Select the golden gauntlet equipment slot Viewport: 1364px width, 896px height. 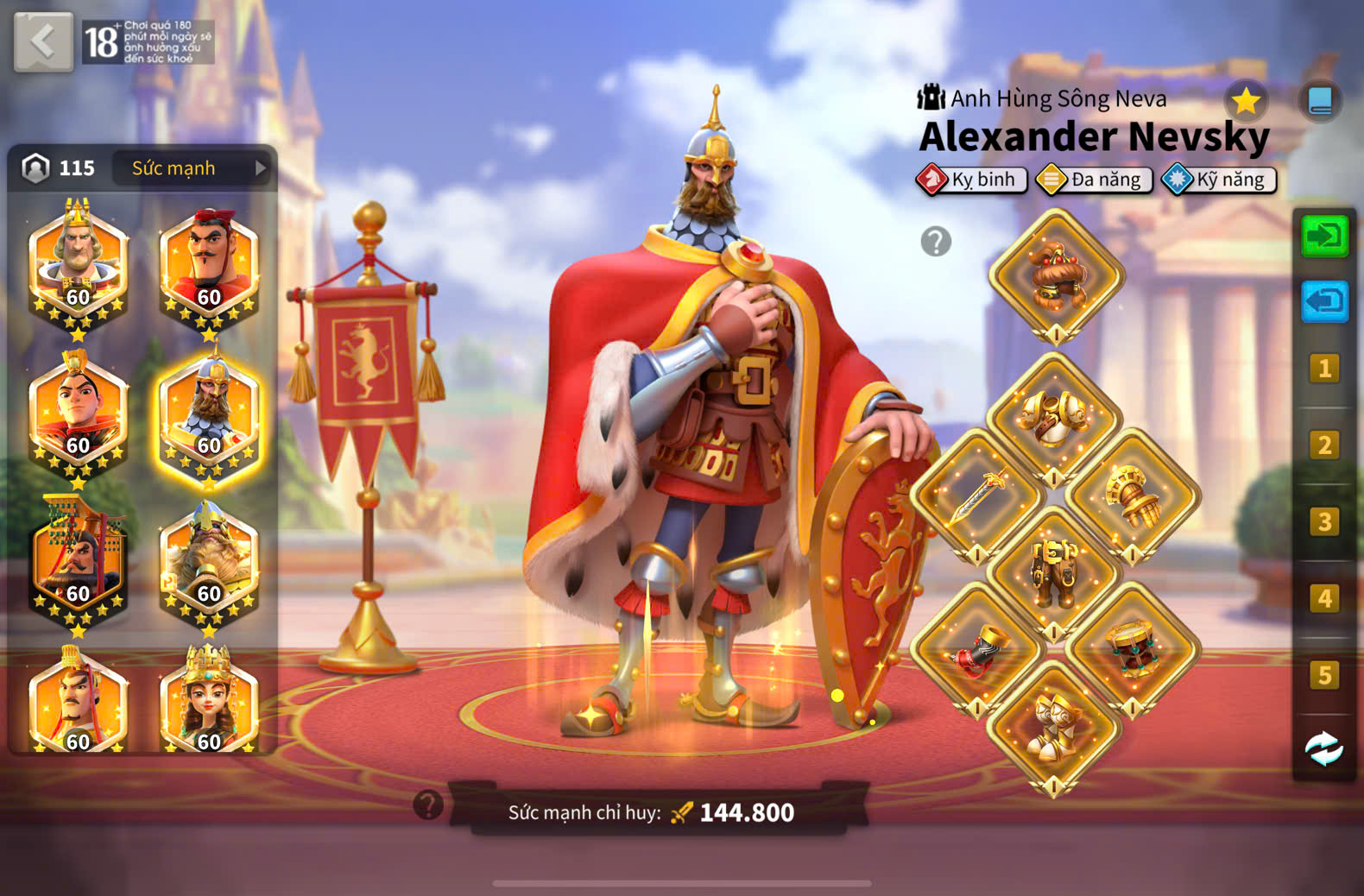(1132, 496)
